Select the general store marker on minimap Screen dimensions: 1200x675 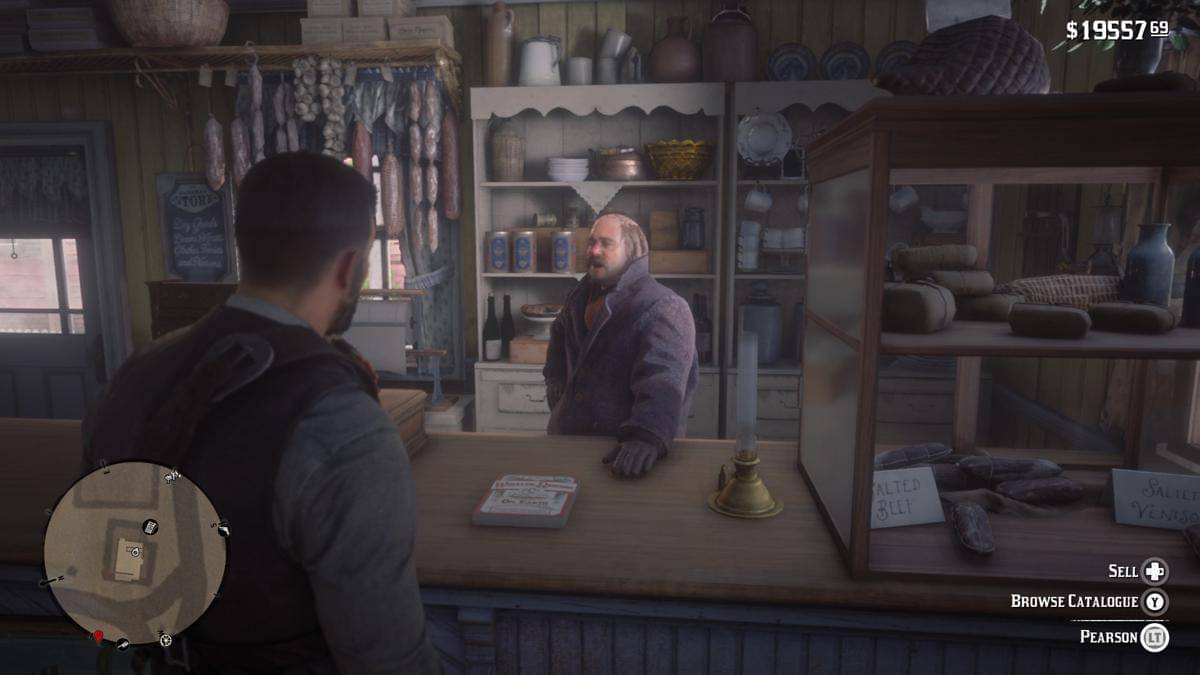(x=150, y=526)
